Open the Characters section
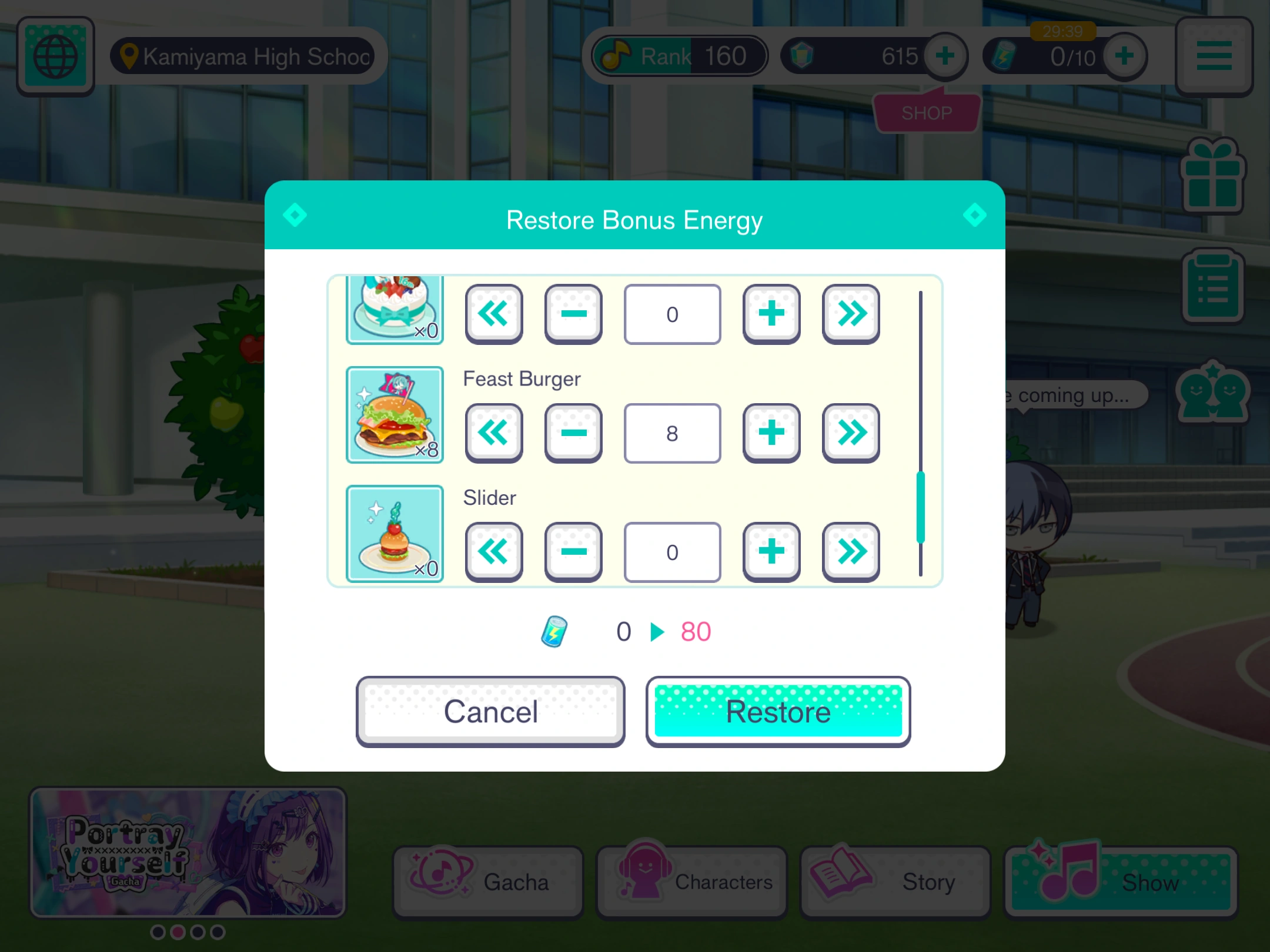 coord(691,881)
